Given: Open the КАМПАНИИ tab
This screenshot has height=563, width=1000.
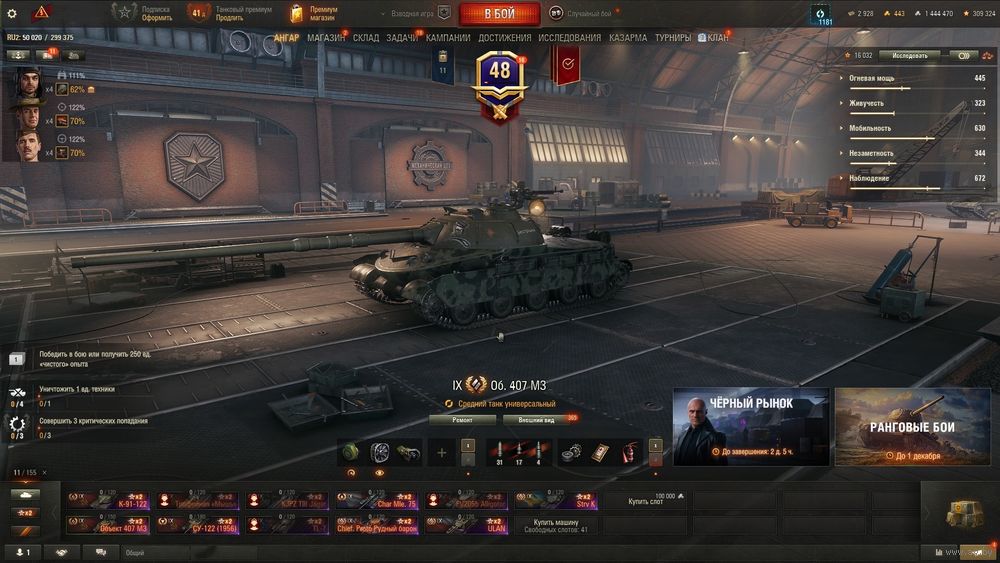Looking at the screenshot, I should tap(448, 38).
